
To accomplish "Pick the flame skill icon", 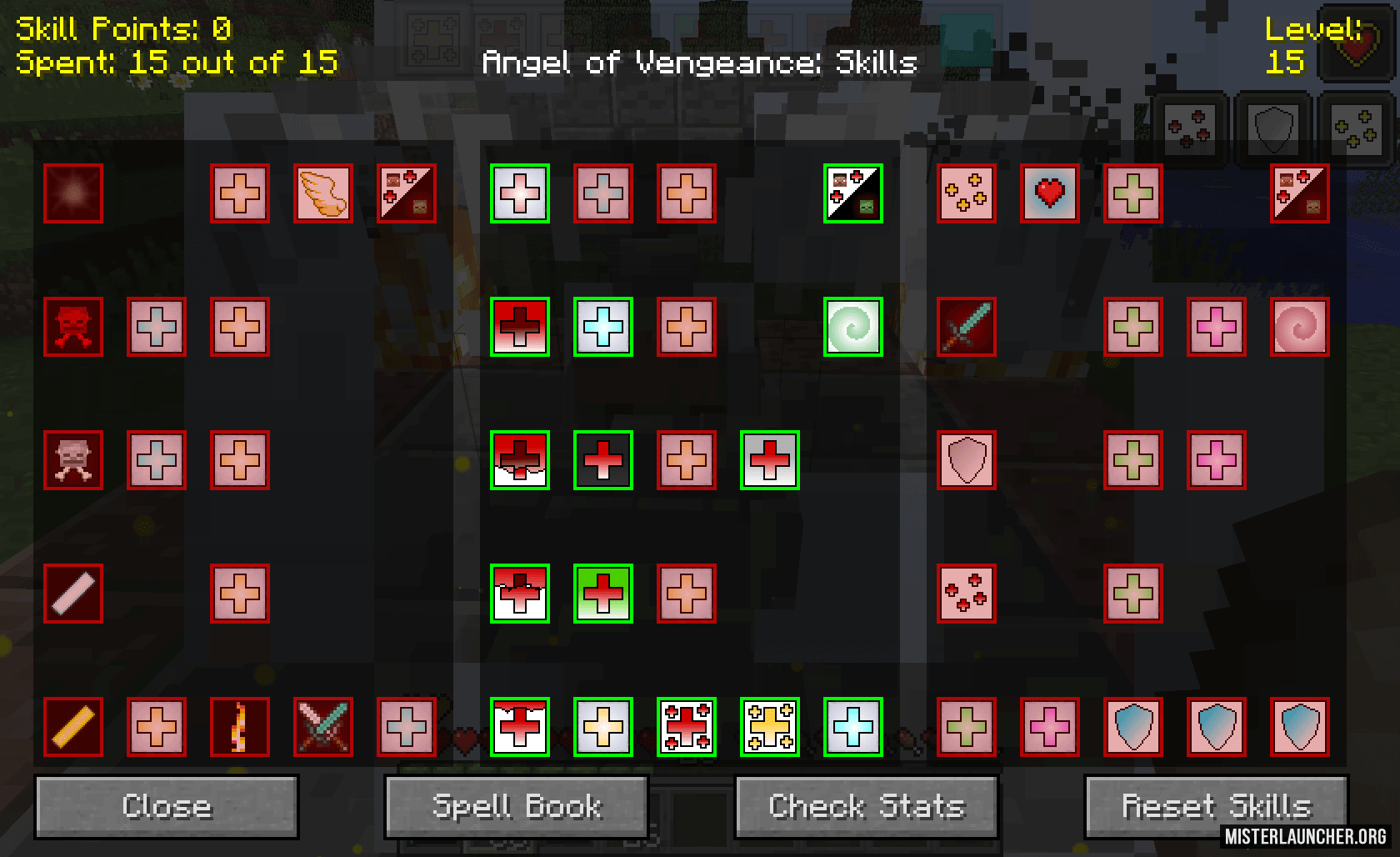I will (240, 727).
